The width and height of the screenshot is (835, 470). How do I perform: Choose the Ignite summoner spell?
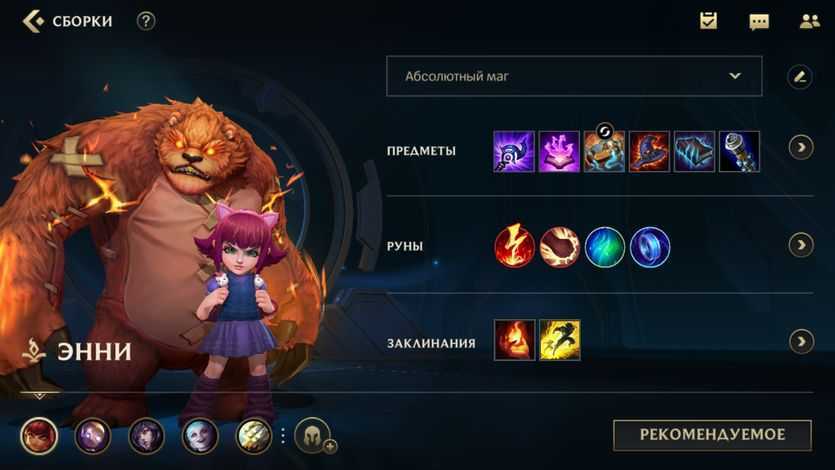point(514,340)
